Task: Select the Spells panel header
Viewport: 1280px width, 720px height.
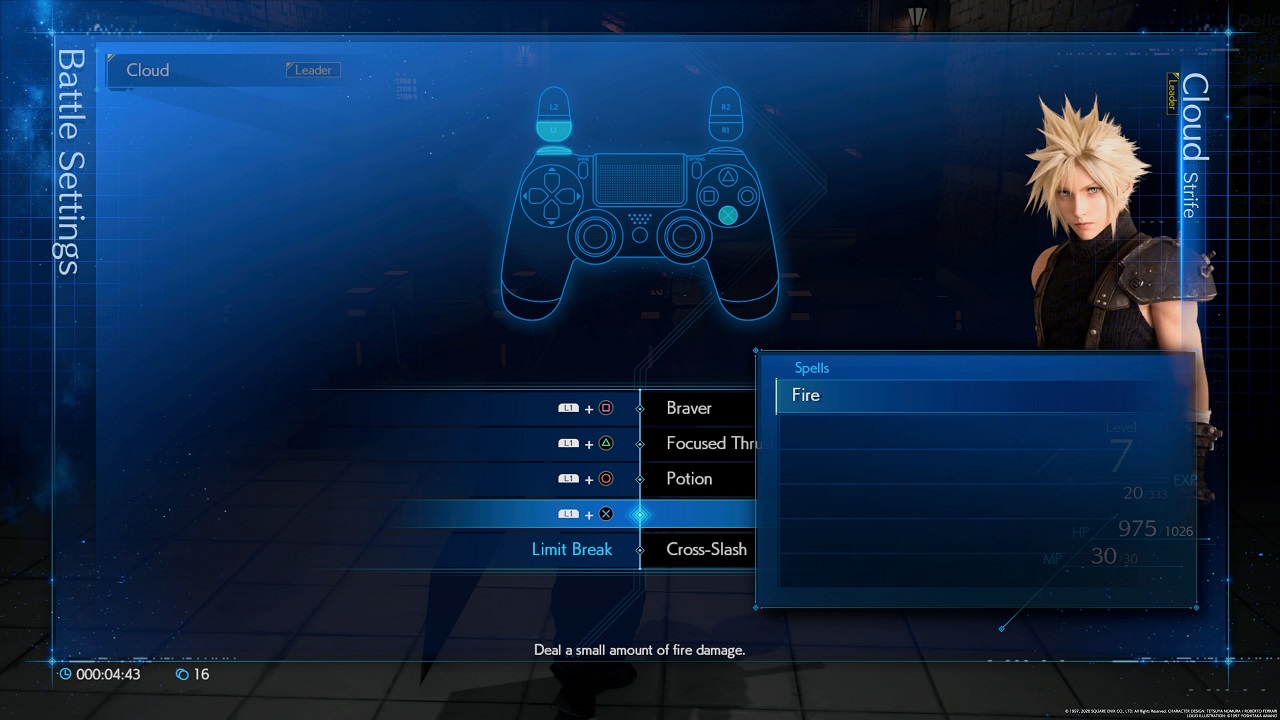Action: [x=812, y=367]
